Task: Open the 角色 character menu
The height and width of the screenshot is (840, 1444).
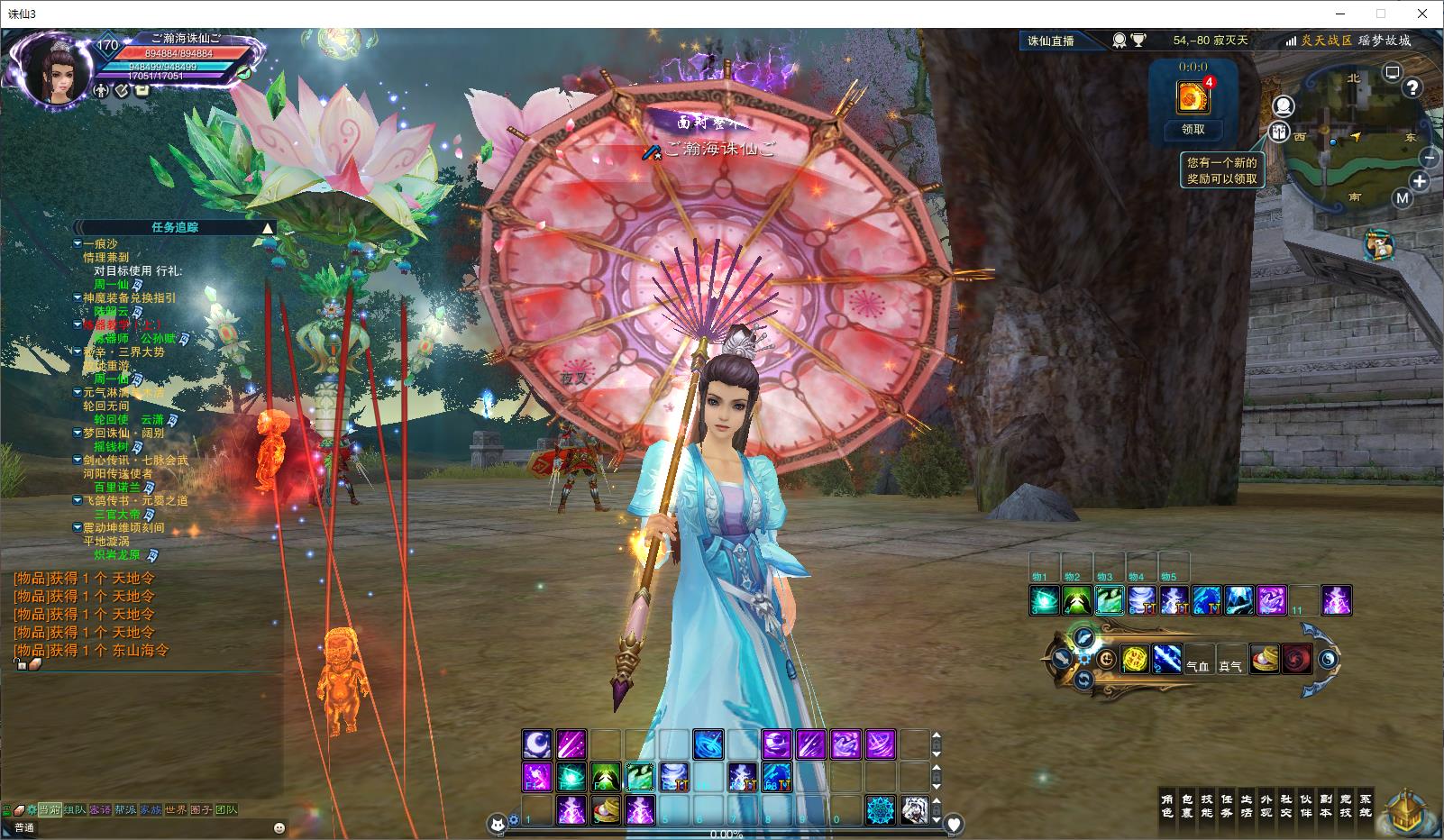Action: click(1167, 806)
